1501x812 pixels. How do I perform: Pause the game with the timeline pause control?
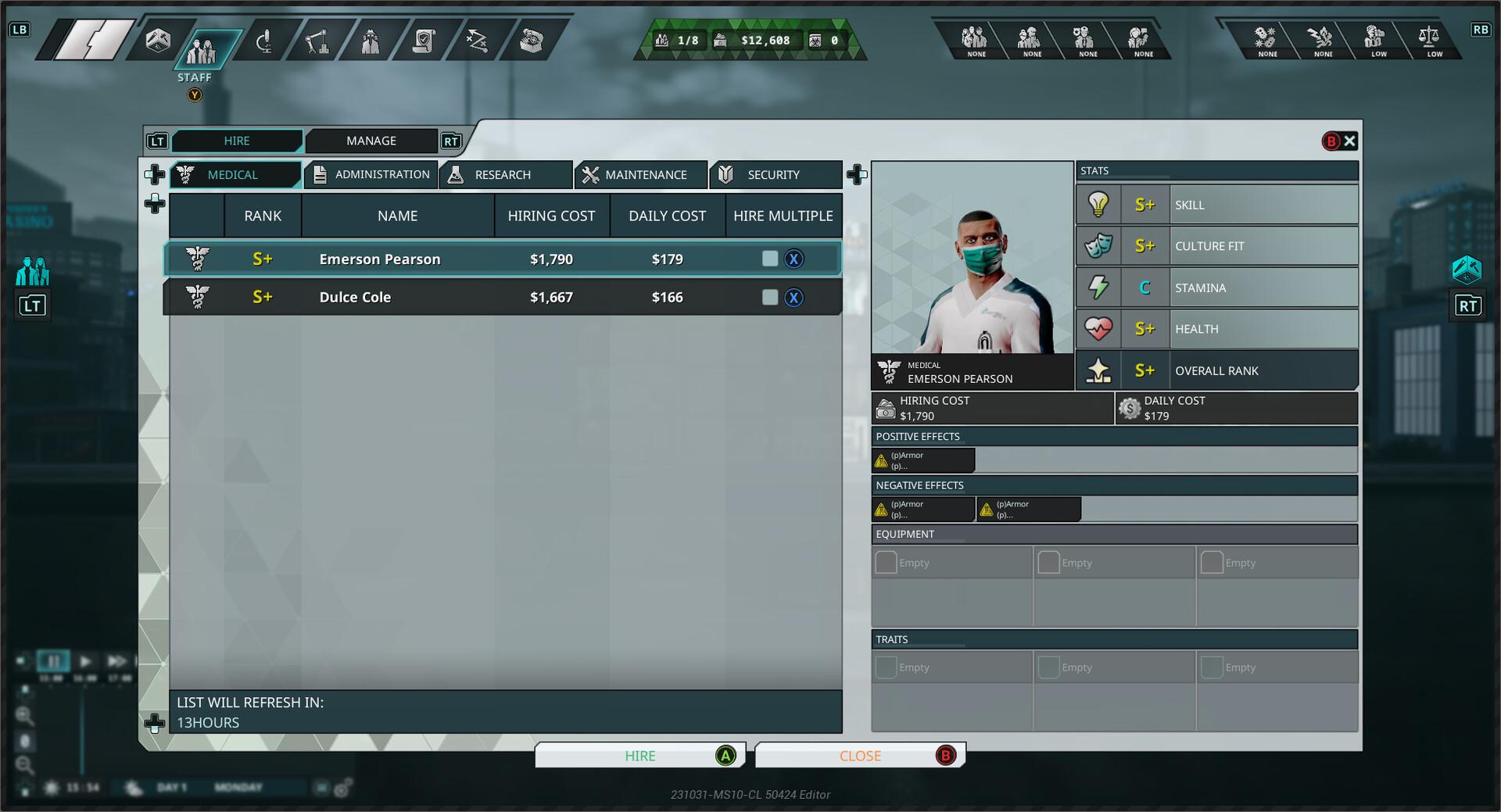[x=53, y=660]
